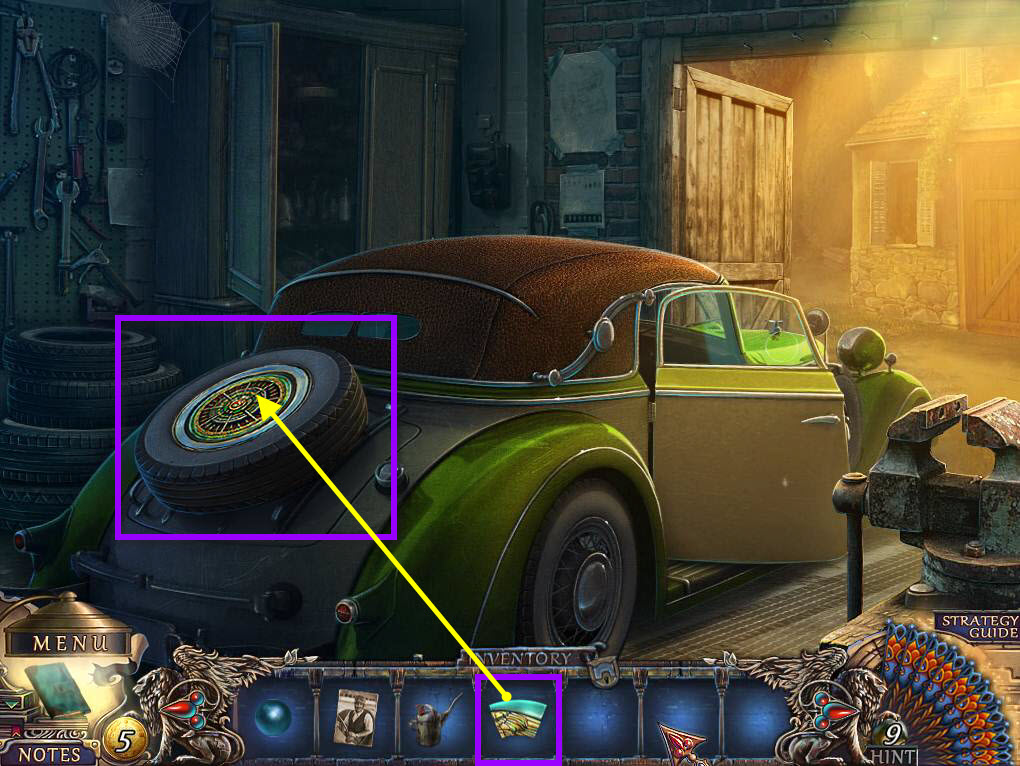Select the old photograph inventory item
Viewport: 1020px width, 766px height.
tap(355, 717)
